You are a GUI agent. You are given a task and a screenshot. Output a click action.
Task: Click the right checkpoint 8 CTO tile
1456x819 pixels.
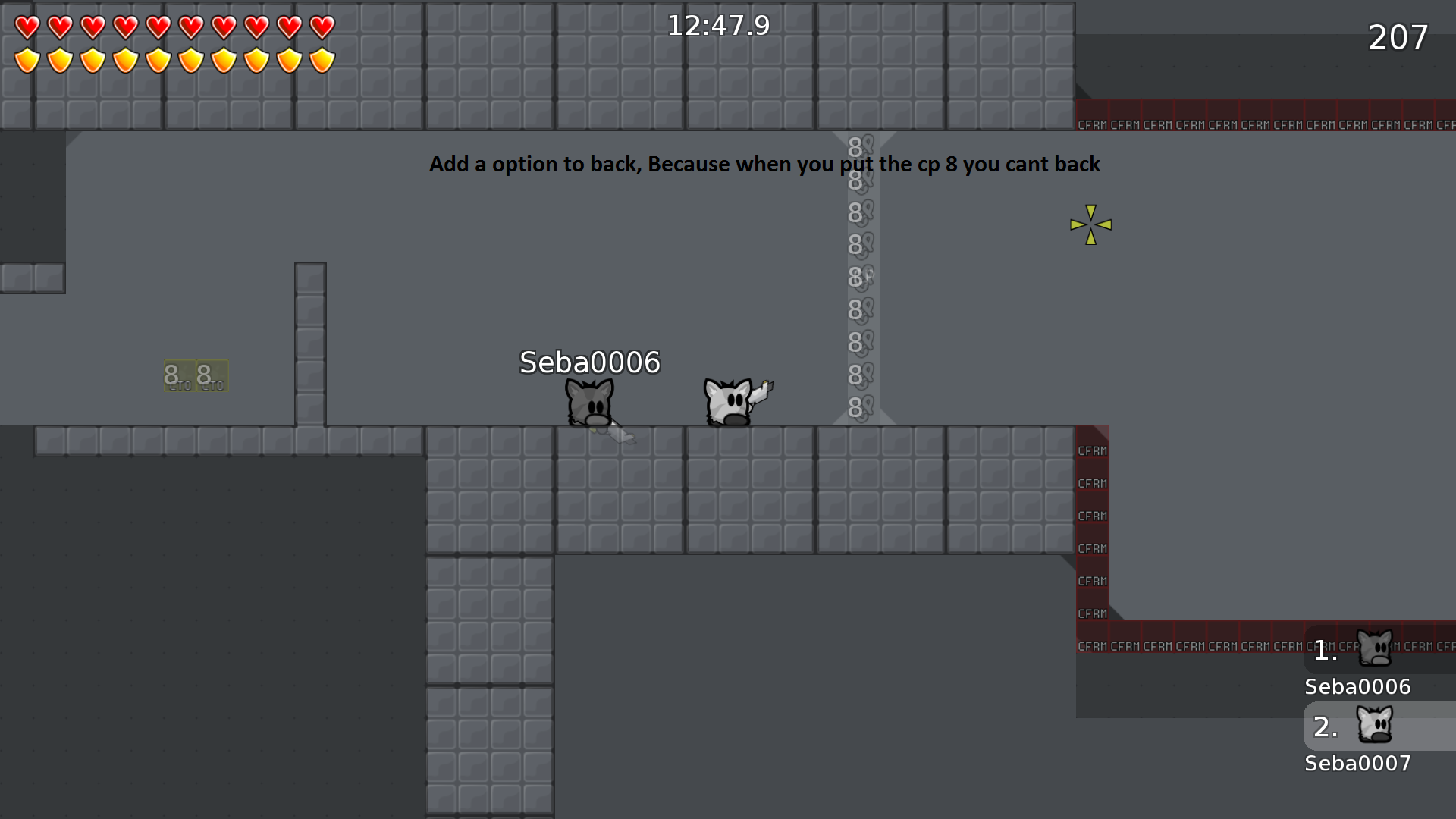211,377
